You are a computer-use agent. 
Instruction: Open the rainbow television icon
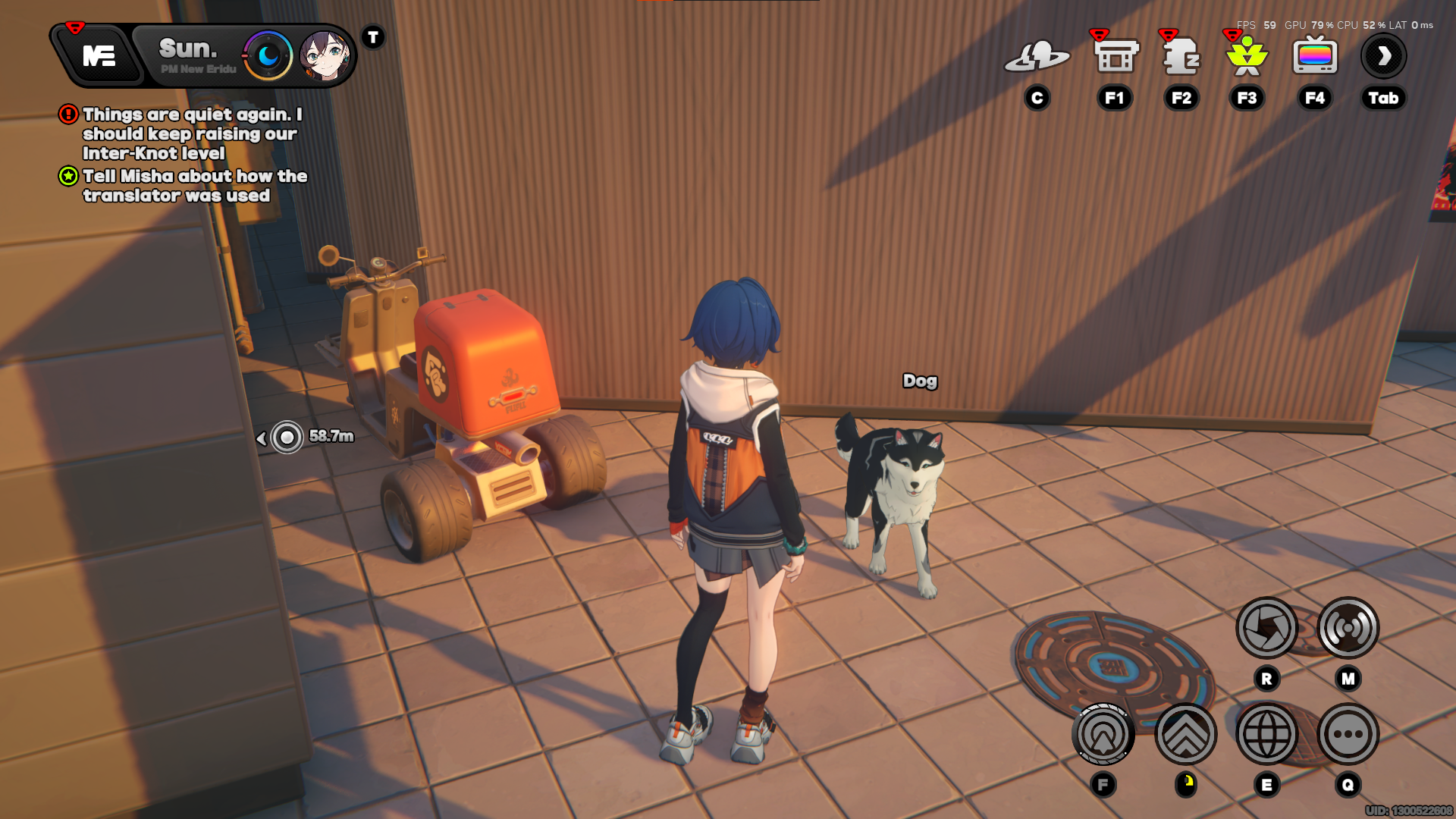point(1315,57)
